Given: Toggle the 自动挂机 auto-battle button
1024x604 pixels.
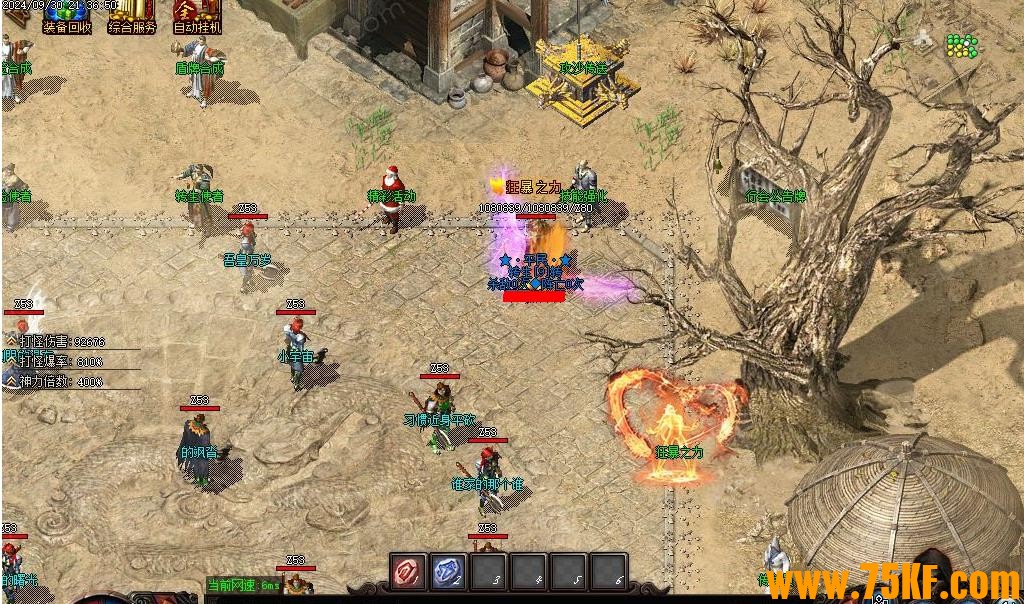Looking at the screenshot, I should click(197, 16).
